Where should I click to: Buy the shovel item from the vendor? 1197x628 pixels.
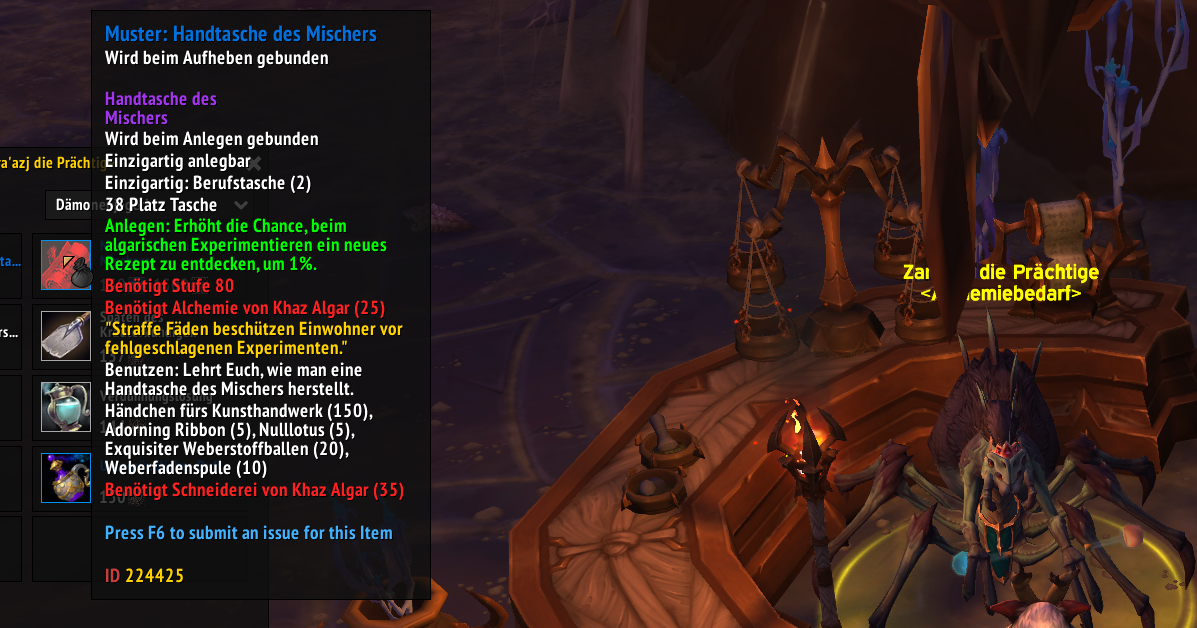66,335
